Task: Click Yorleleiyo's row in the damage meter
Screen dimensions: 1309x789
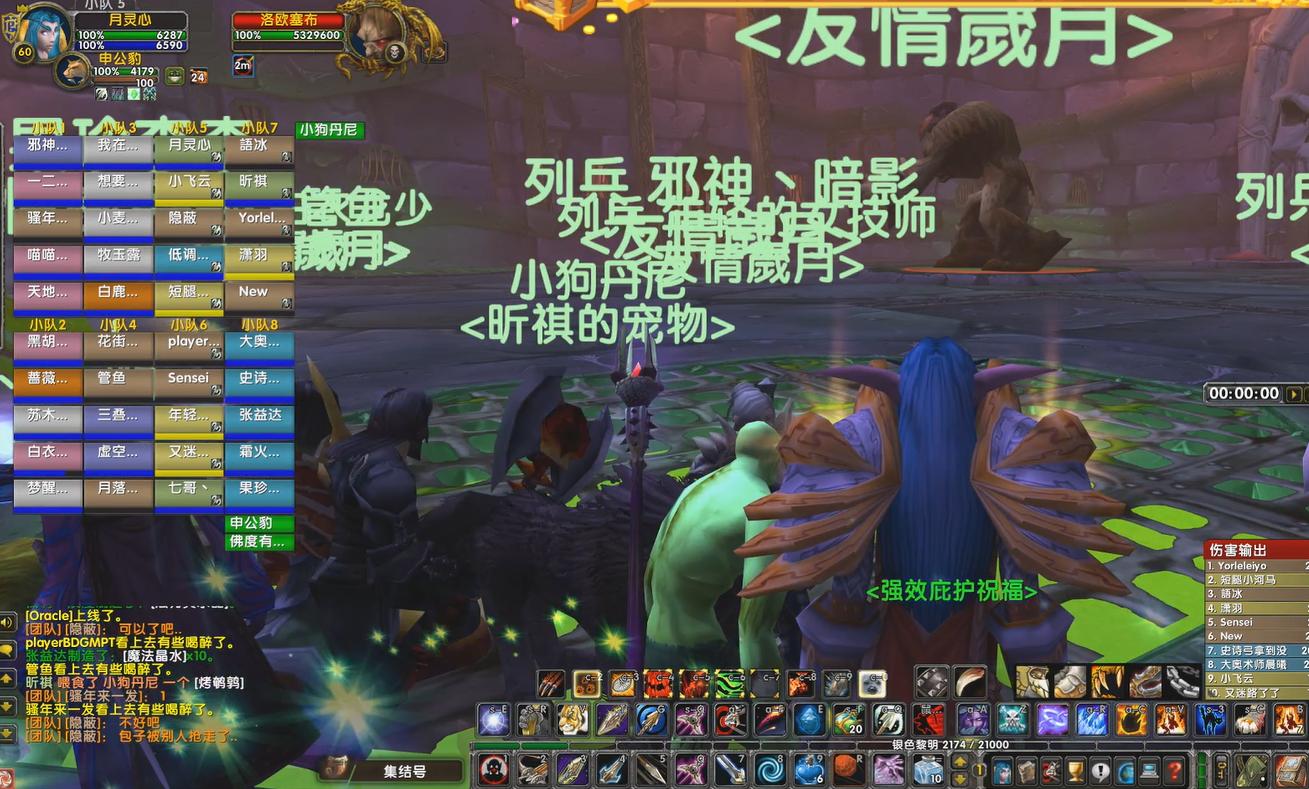Action: (x=1250, y=566)
